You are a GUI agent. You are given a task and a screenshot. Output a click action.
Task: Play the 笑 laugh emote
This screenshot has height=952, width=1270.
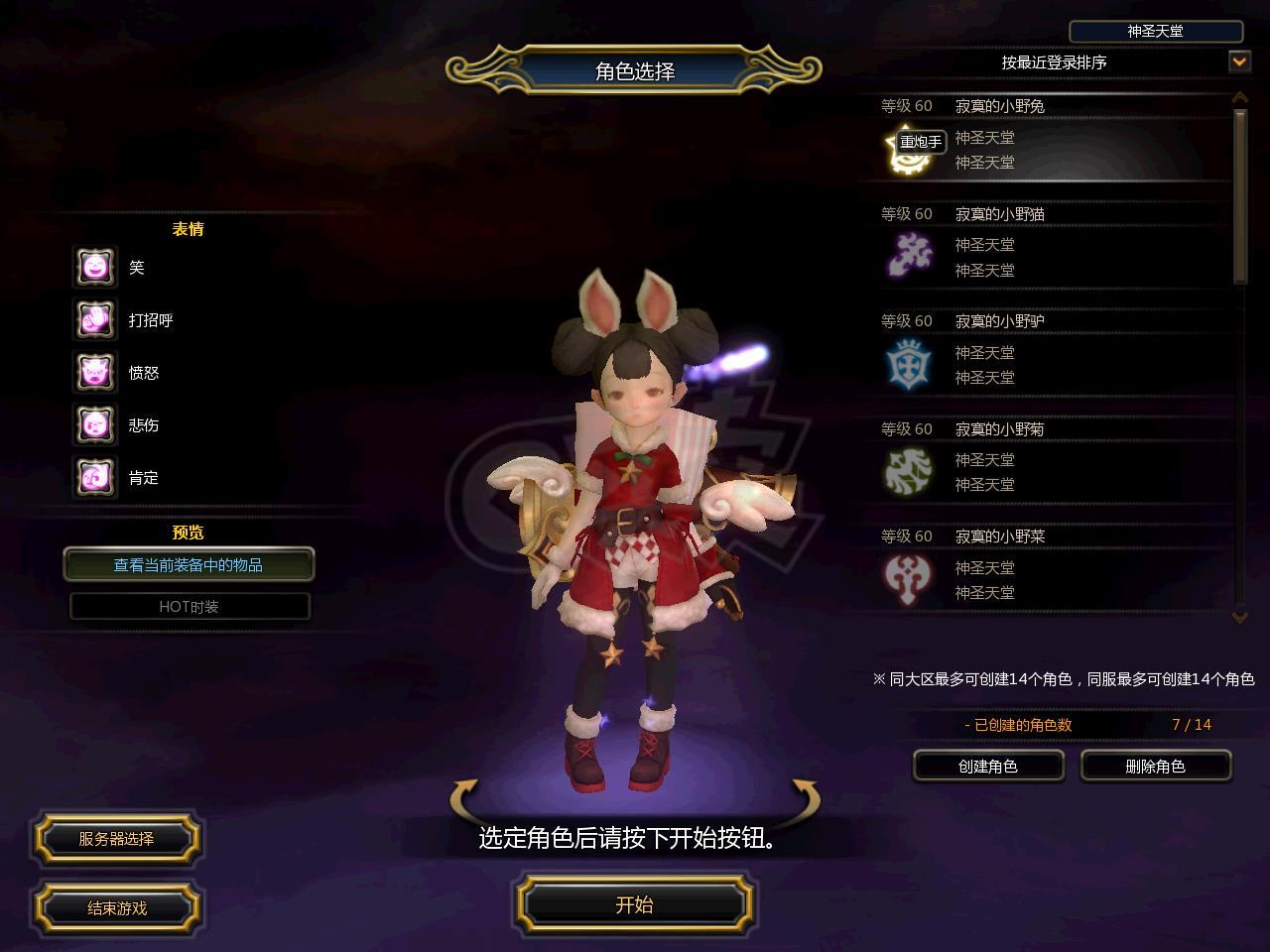(95, 267)
